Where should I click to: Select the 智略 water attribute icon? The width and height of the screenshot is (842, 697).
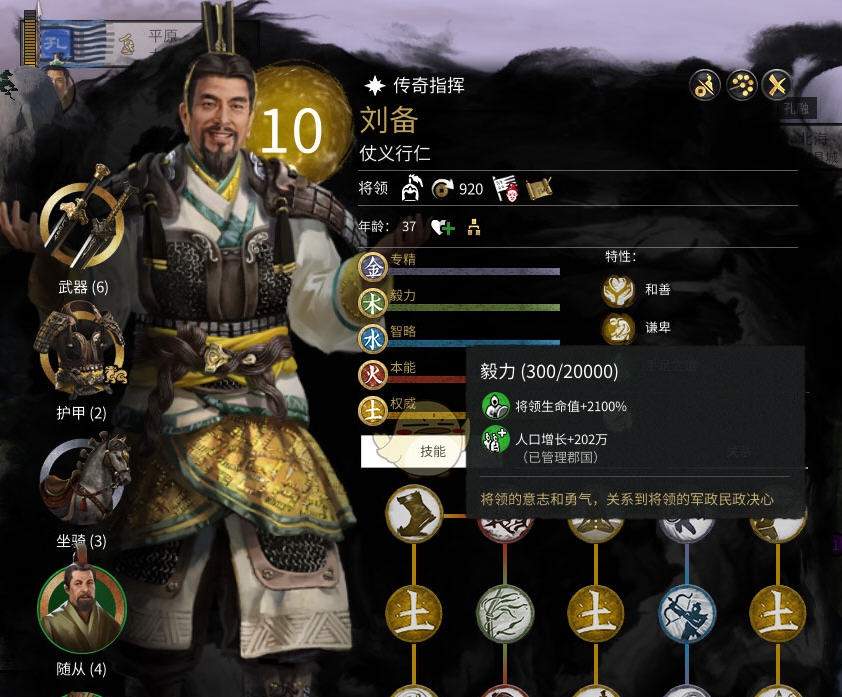373,338
